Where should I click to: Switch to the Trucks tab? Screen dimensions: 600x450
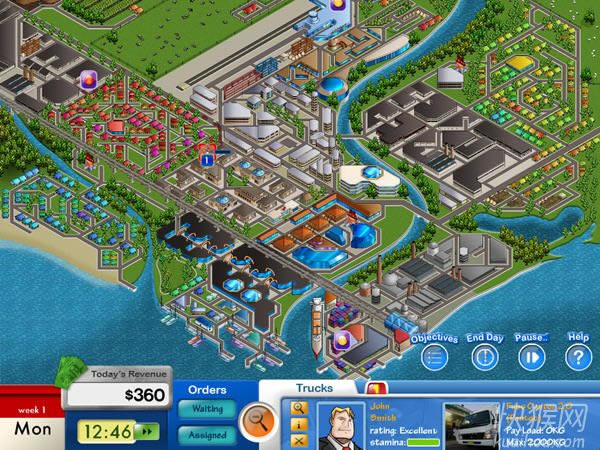point(314,388)
